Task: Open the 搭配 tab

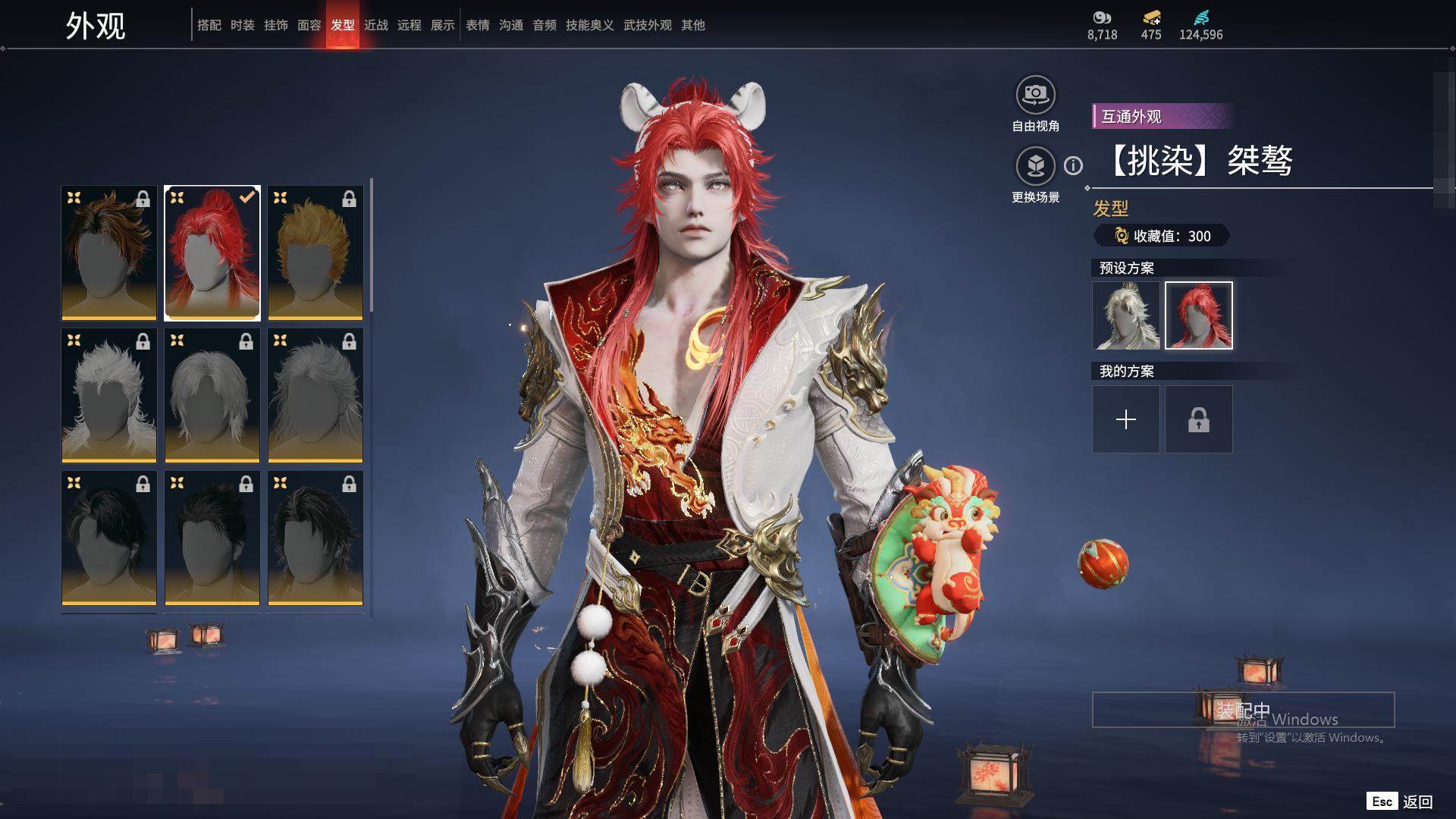Action: (209, 25)
